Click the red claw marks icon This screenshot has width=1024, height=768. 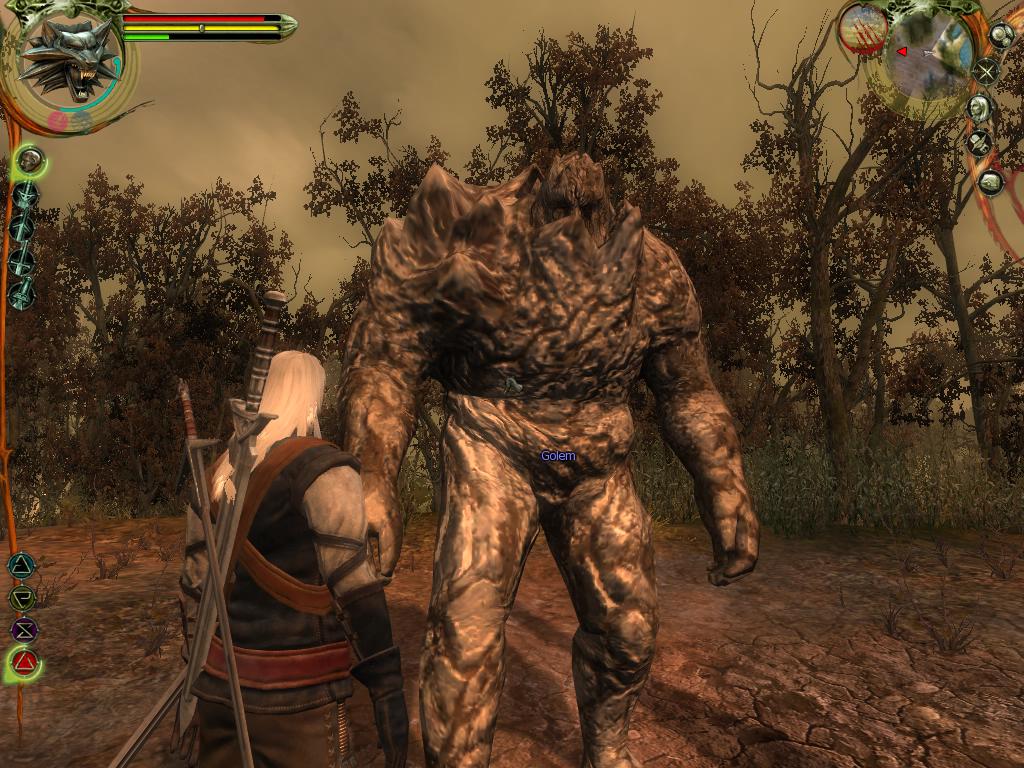click(x=863, y=29)
